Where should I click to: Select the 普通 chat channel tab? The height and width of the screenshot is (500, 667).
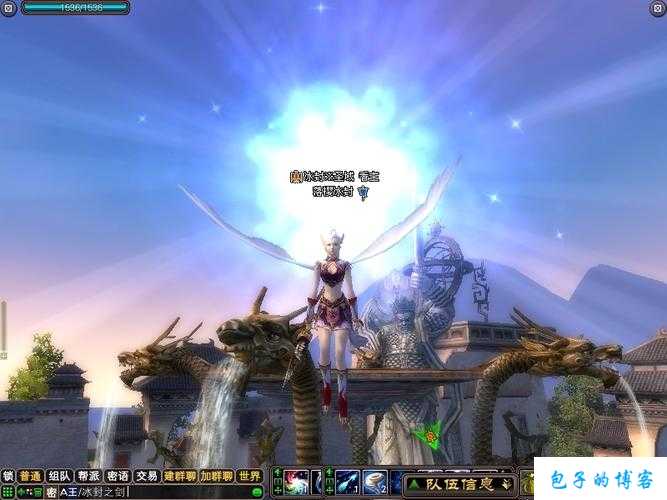coord(30,476)
